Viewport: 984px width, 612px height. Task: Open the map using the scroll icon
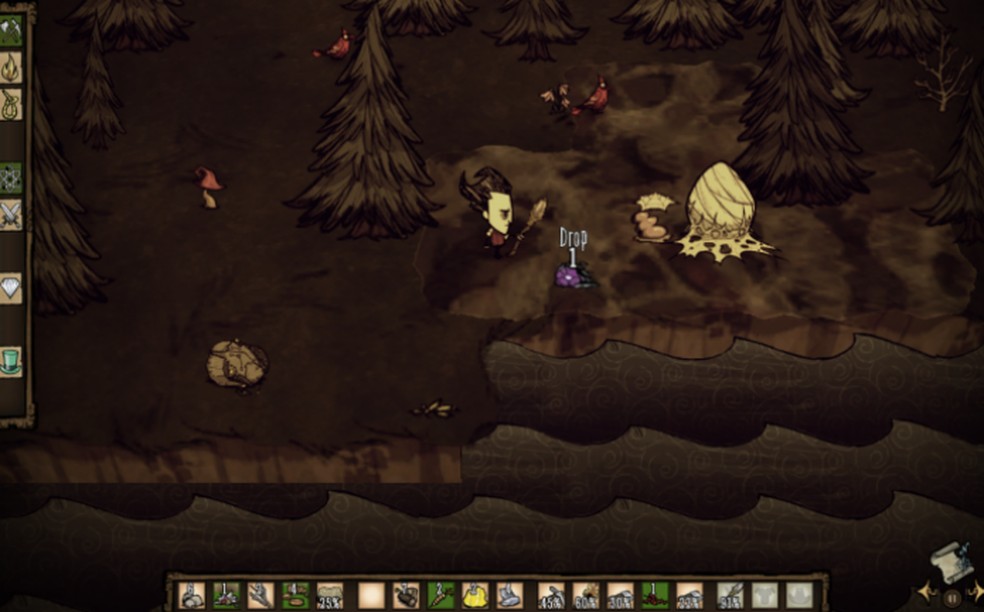click(950, 563)
